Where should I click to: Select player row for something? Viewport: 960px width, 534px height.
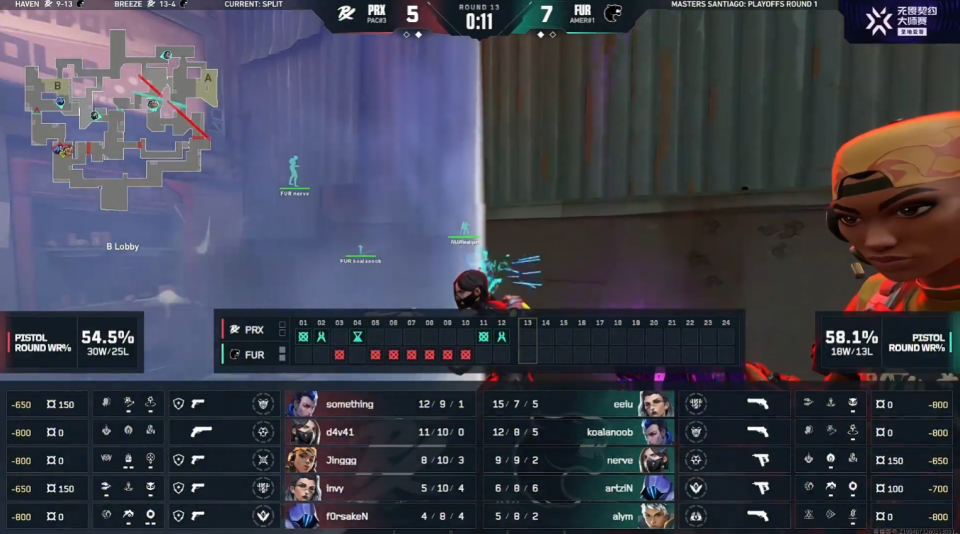(380, 404)
